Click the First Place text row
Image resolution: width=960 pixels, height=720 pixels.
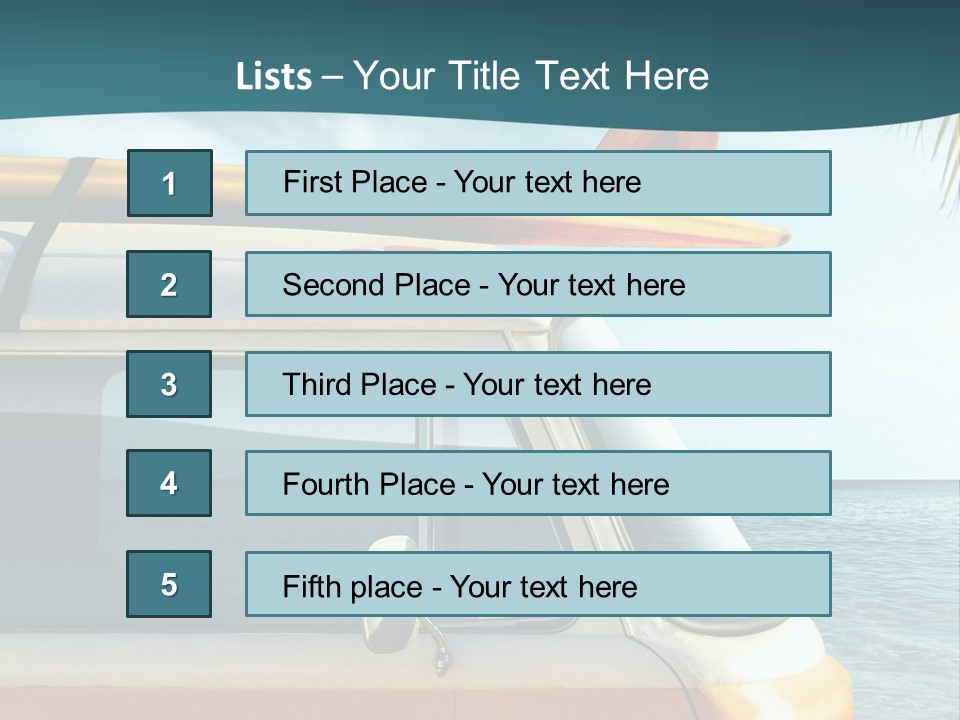coord(538,183)
